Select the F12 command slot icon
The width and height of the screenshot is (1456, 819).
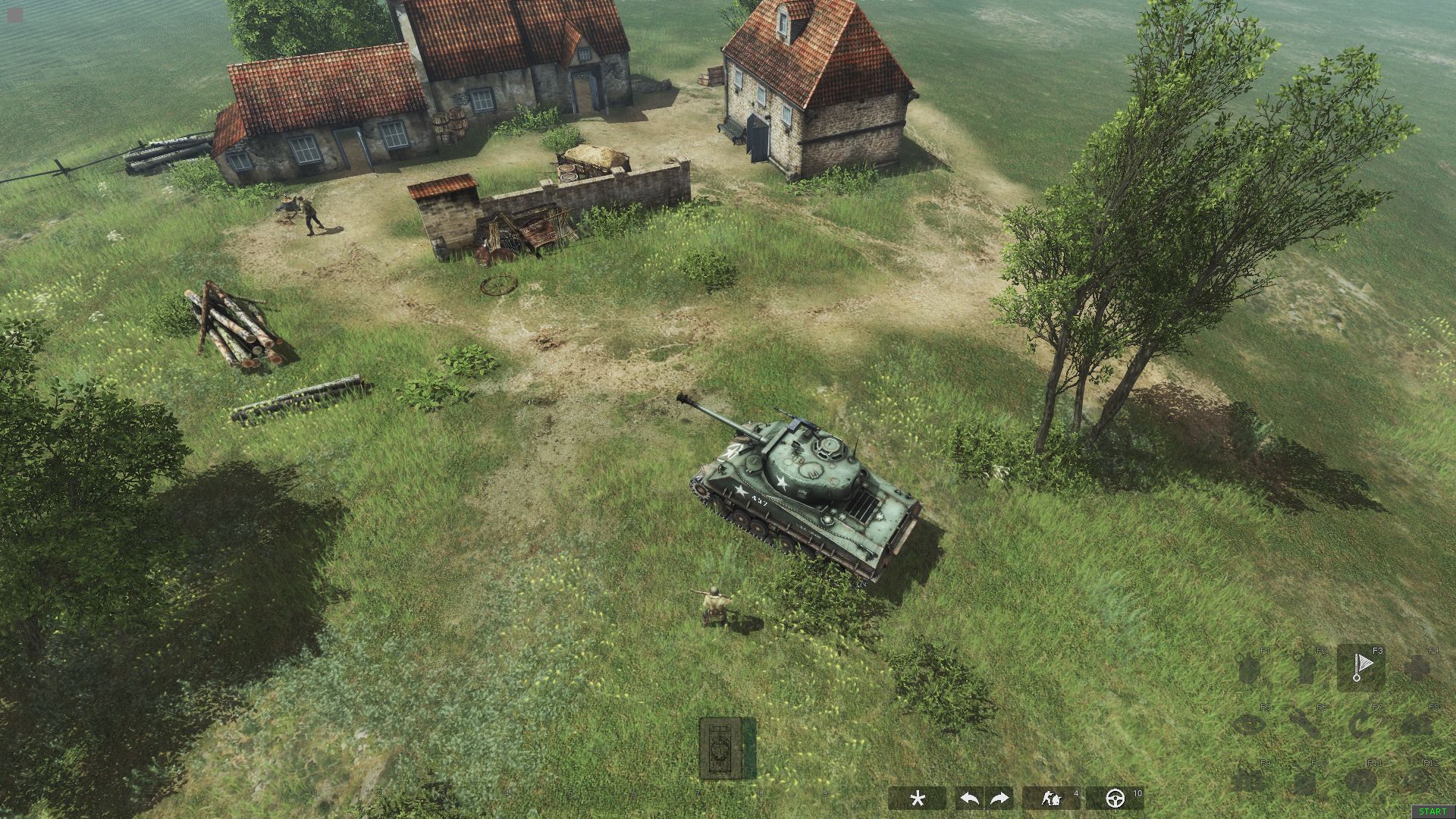click(1417, 780)
